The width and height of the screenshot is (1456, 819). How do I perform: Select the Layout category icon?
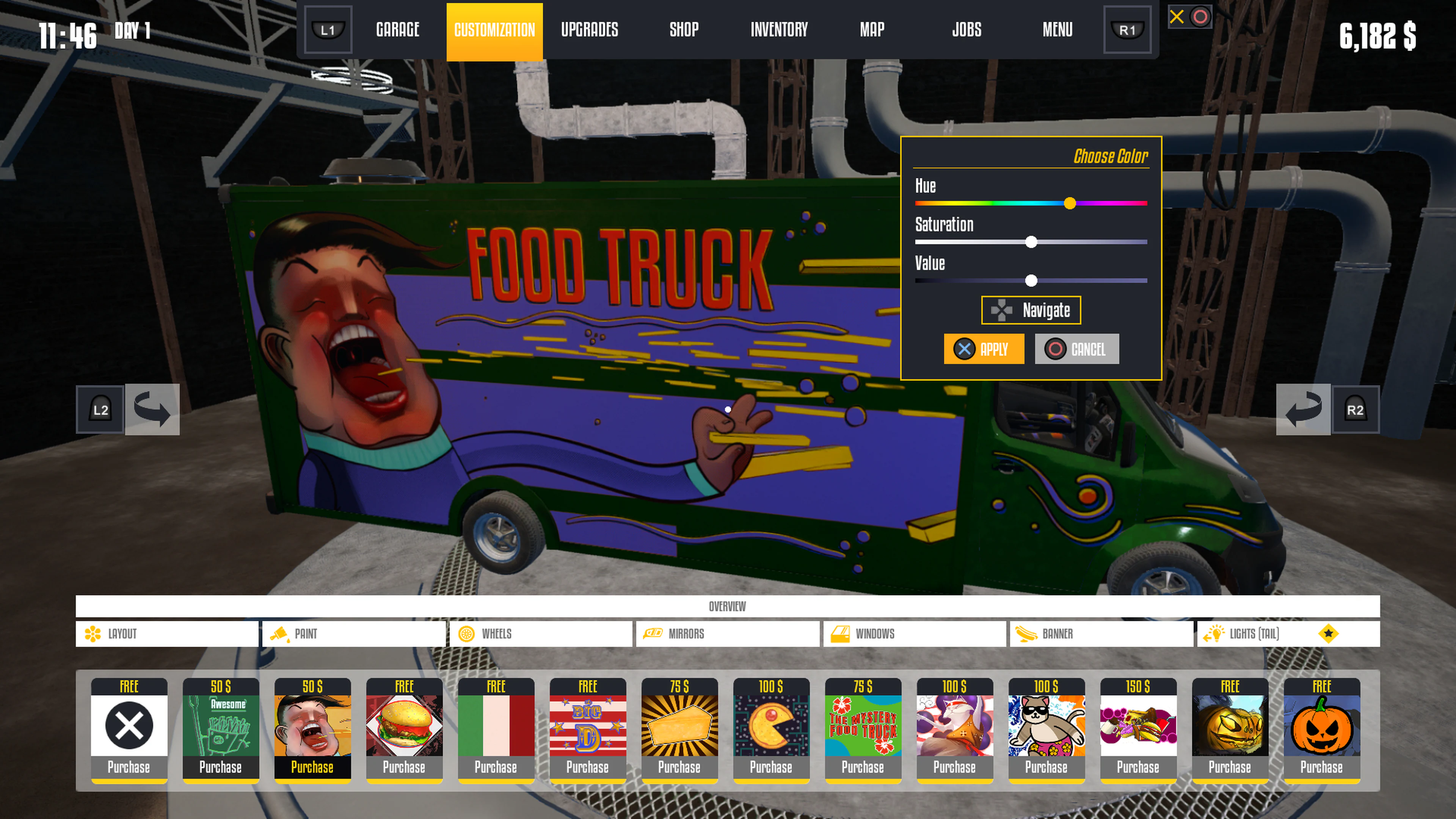92,634
